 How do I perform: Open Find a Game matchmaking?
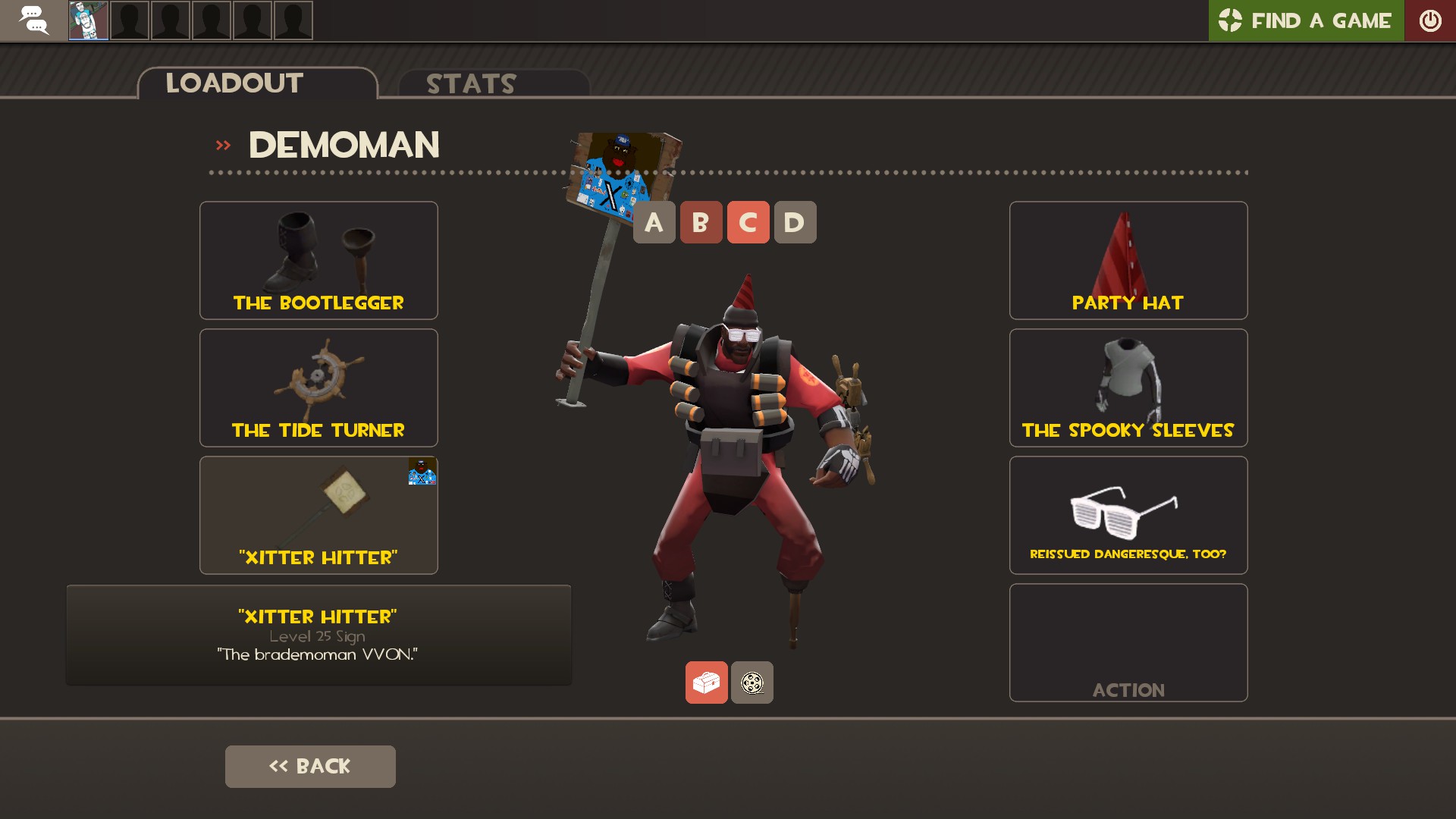click(1306, 20)
